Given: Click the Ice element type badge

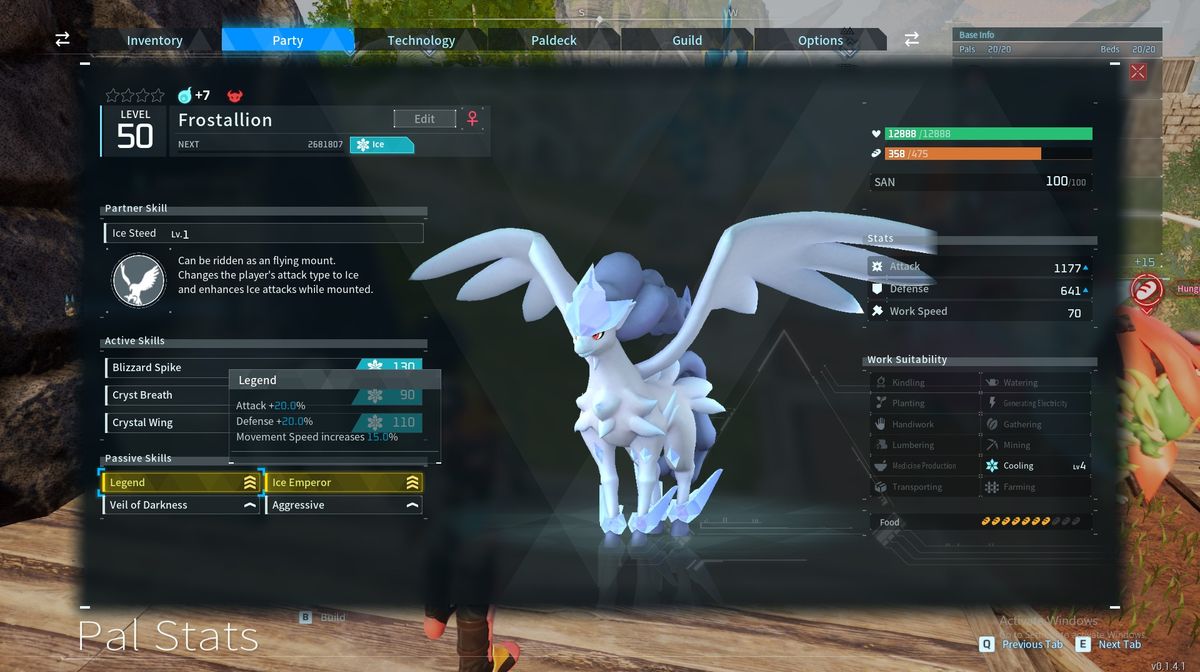Looking at the screenshot, I should pyautogui.click(x=381, y=144).
